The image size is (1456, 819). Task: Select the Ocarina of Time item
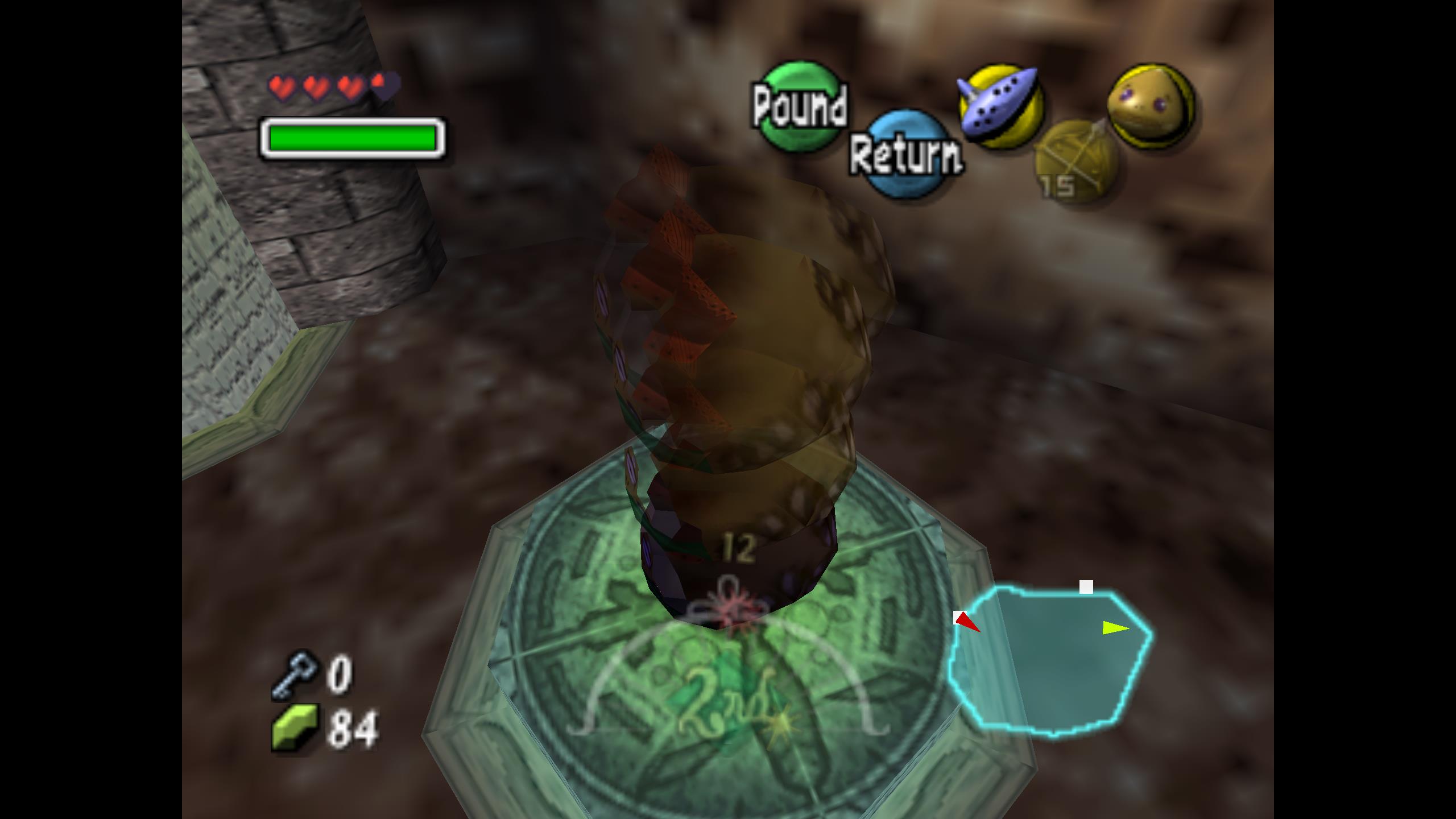[1000, 106]
